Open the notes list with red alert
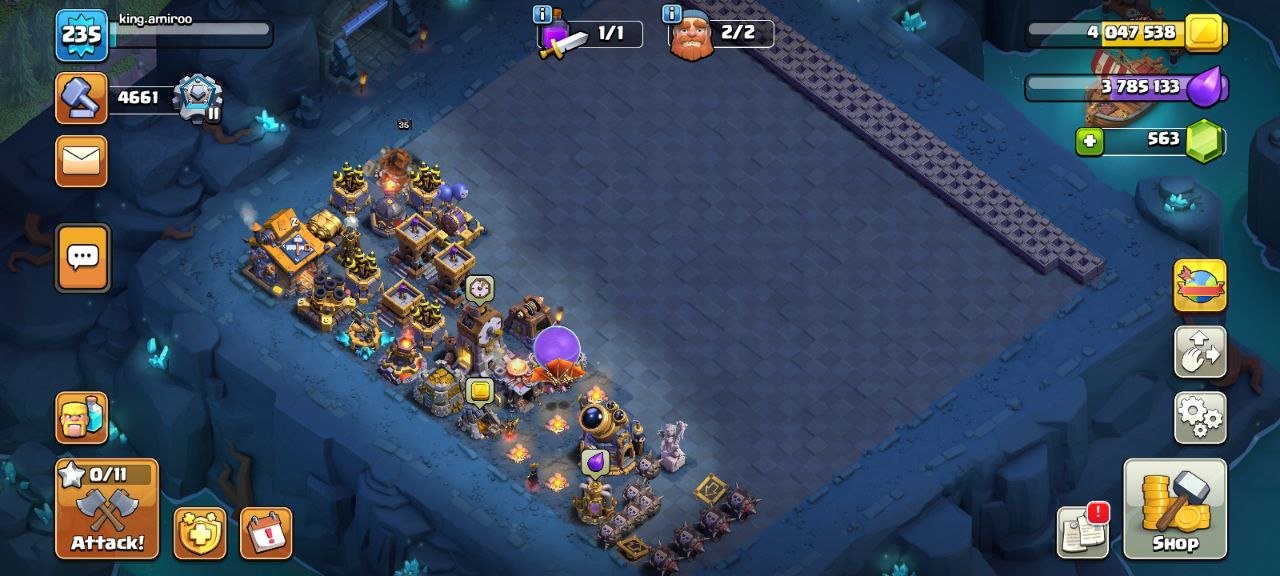Viewport: 1280px width, 576px height. [x=1083, y=532]
